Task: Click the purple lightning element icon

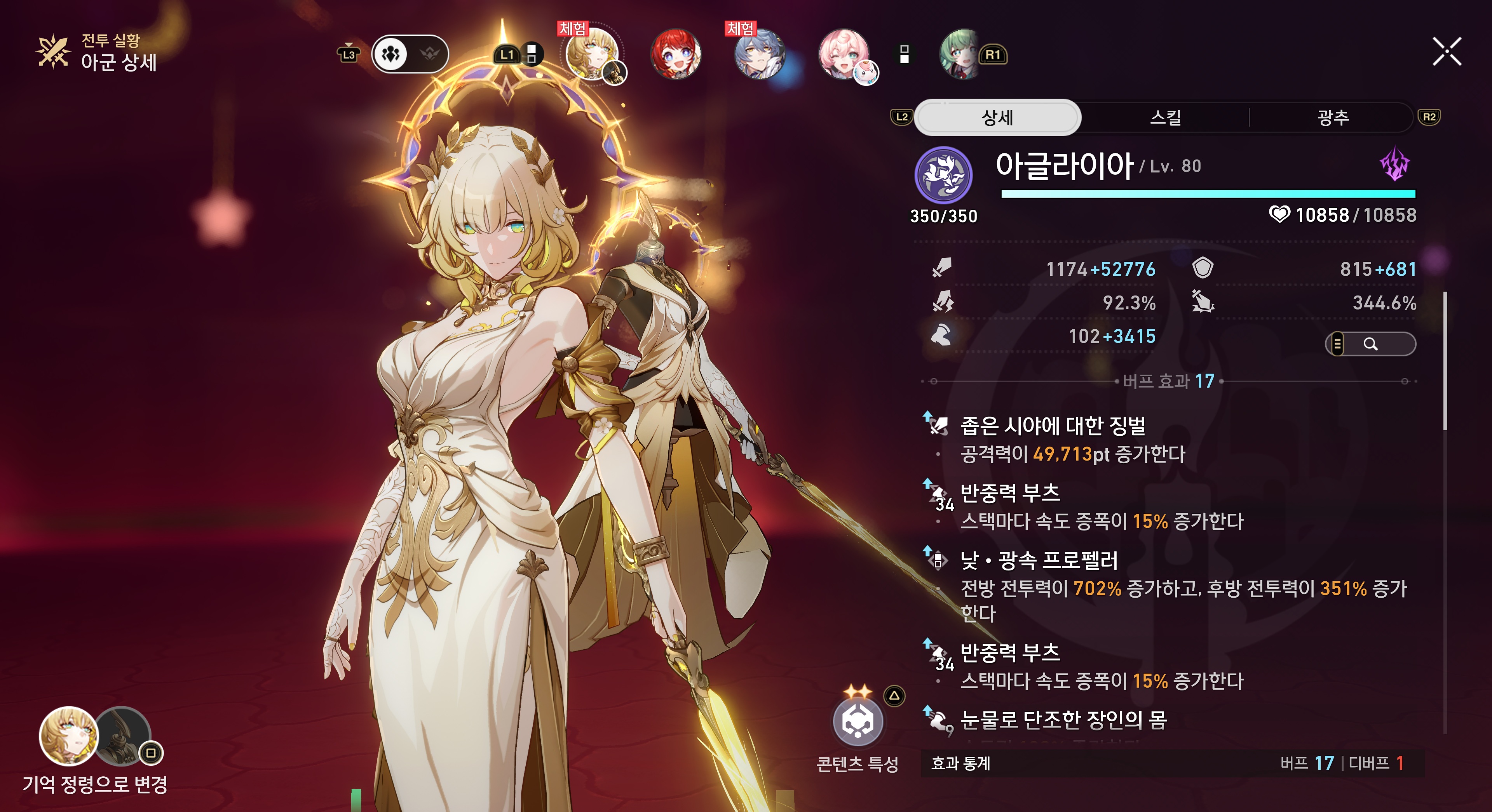Action: [1395, 164]
